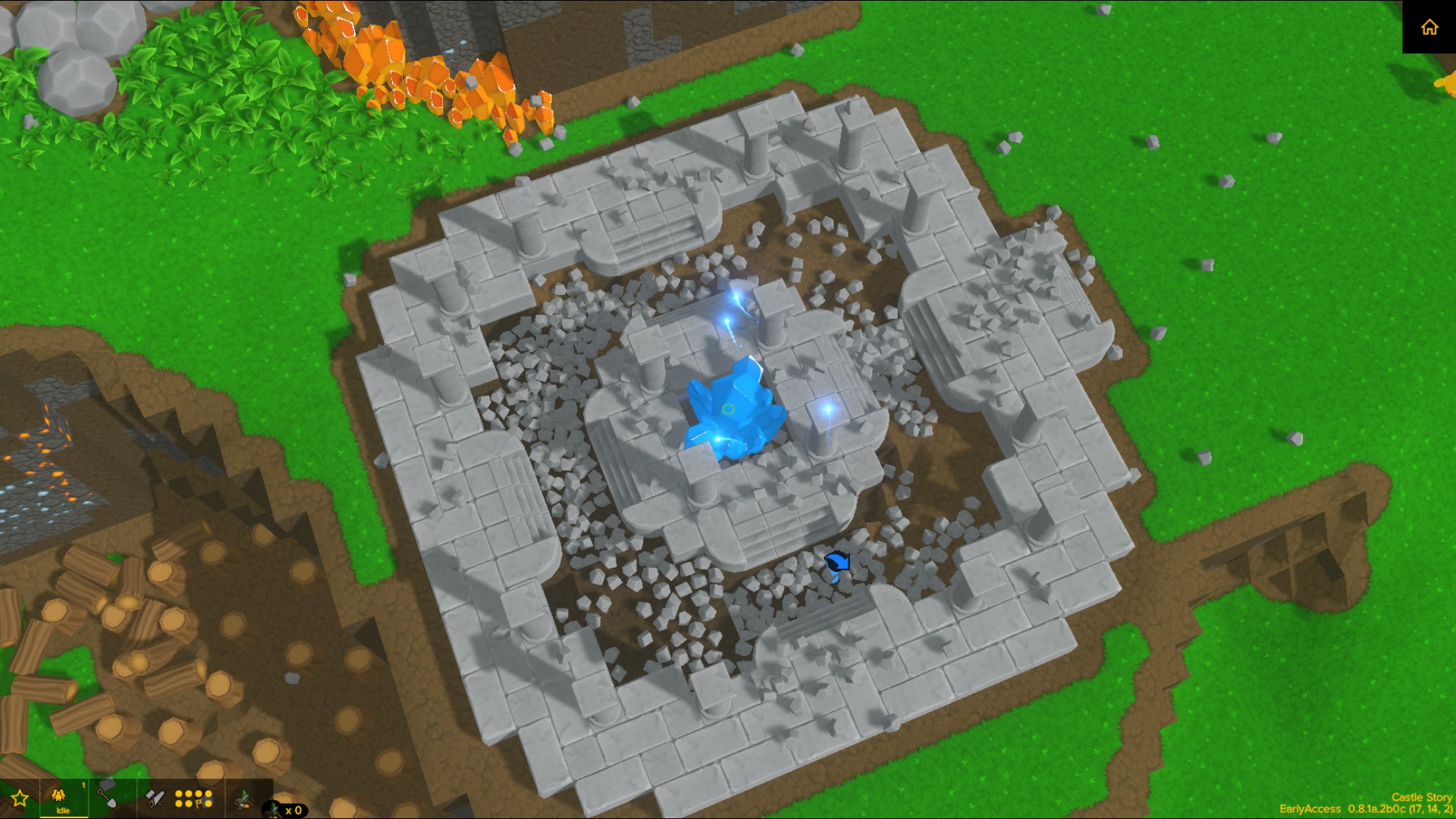Click the Bricktron summoning icon

pyautogui.click(x=244, y=800)
